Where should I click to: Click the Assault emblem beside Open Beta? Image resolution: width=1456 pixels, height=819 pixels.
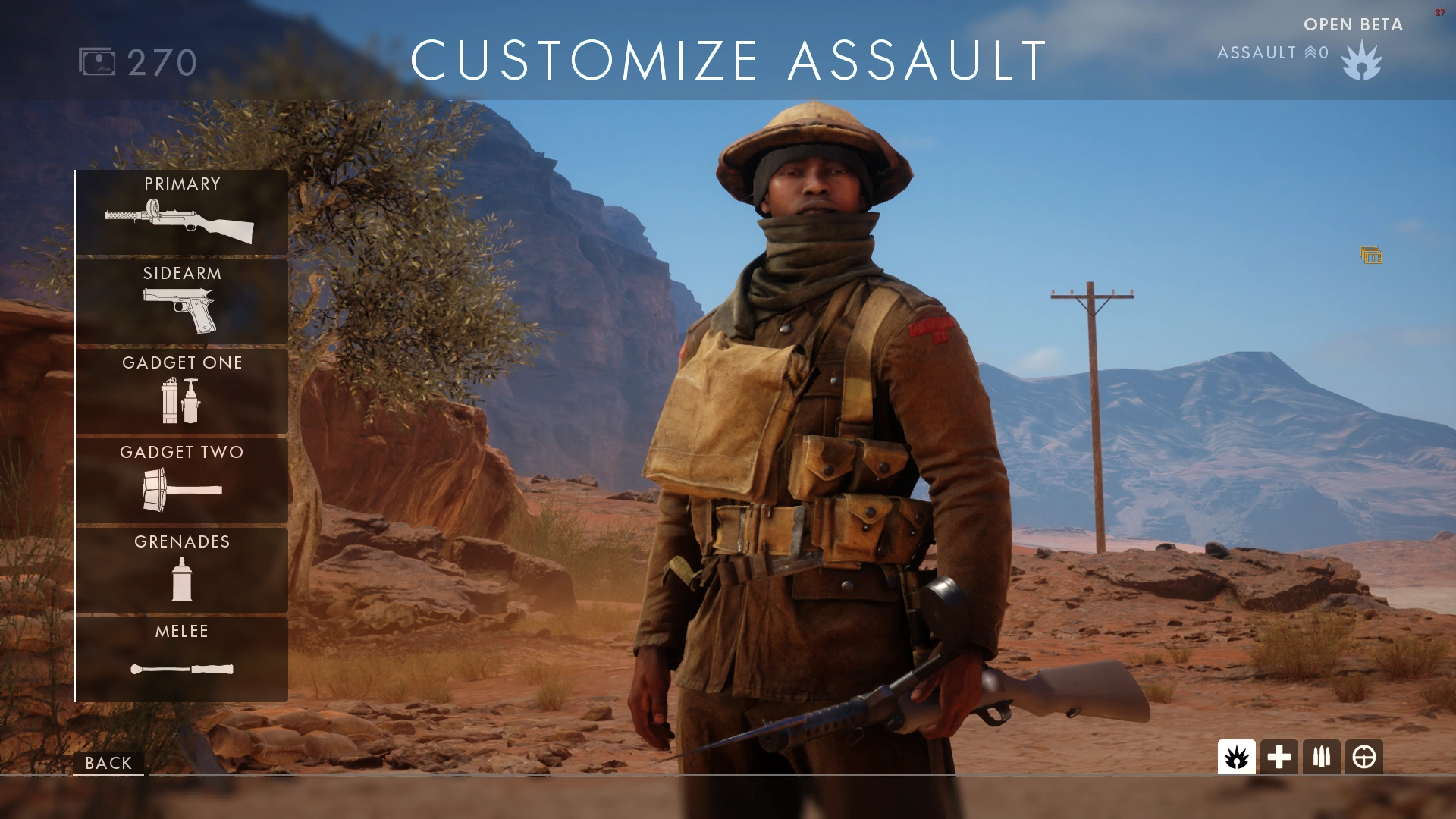(x=1363, y=62)
